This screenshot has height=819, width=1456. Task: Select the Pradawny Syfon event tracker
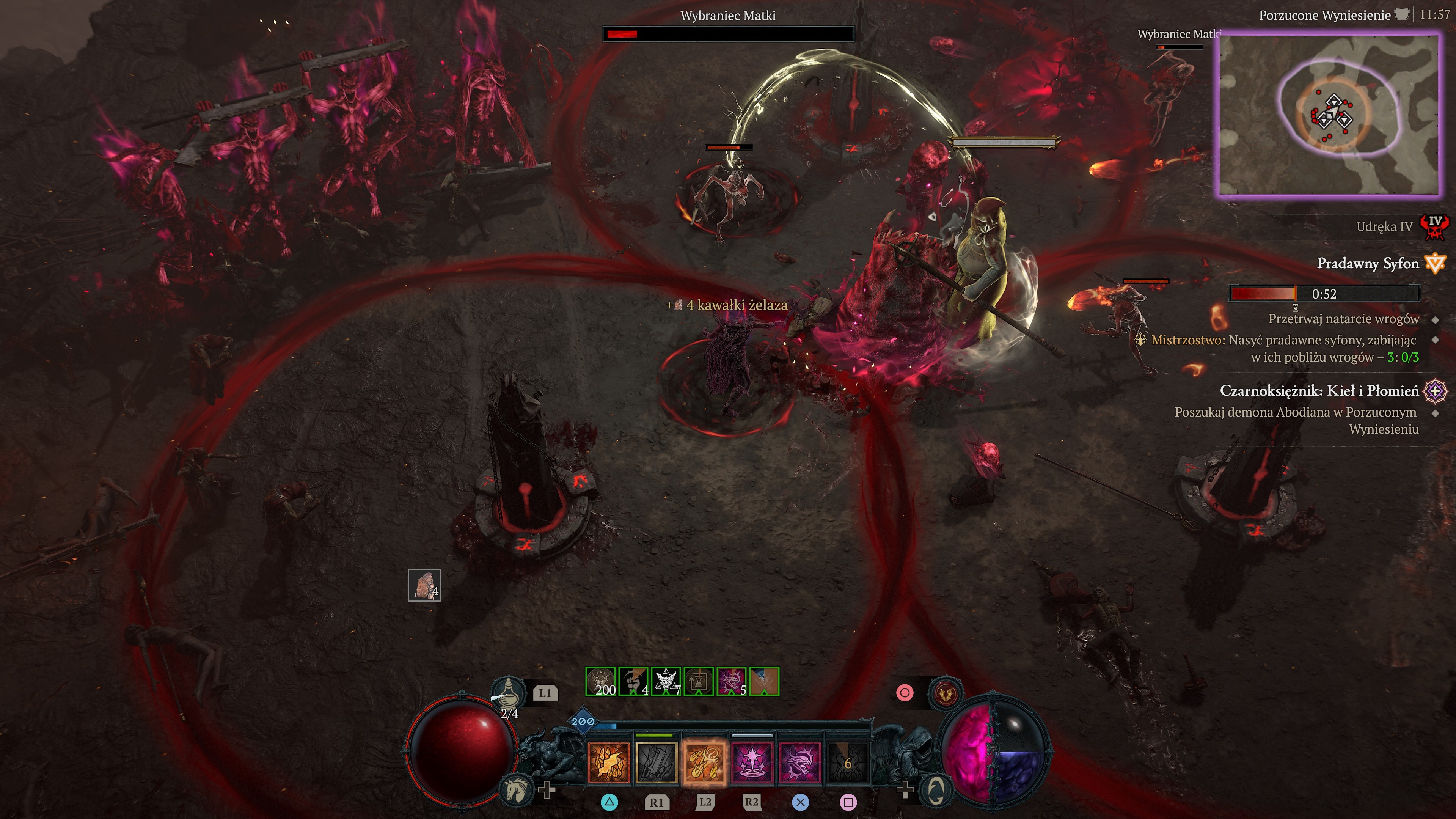pos(1368,263)
